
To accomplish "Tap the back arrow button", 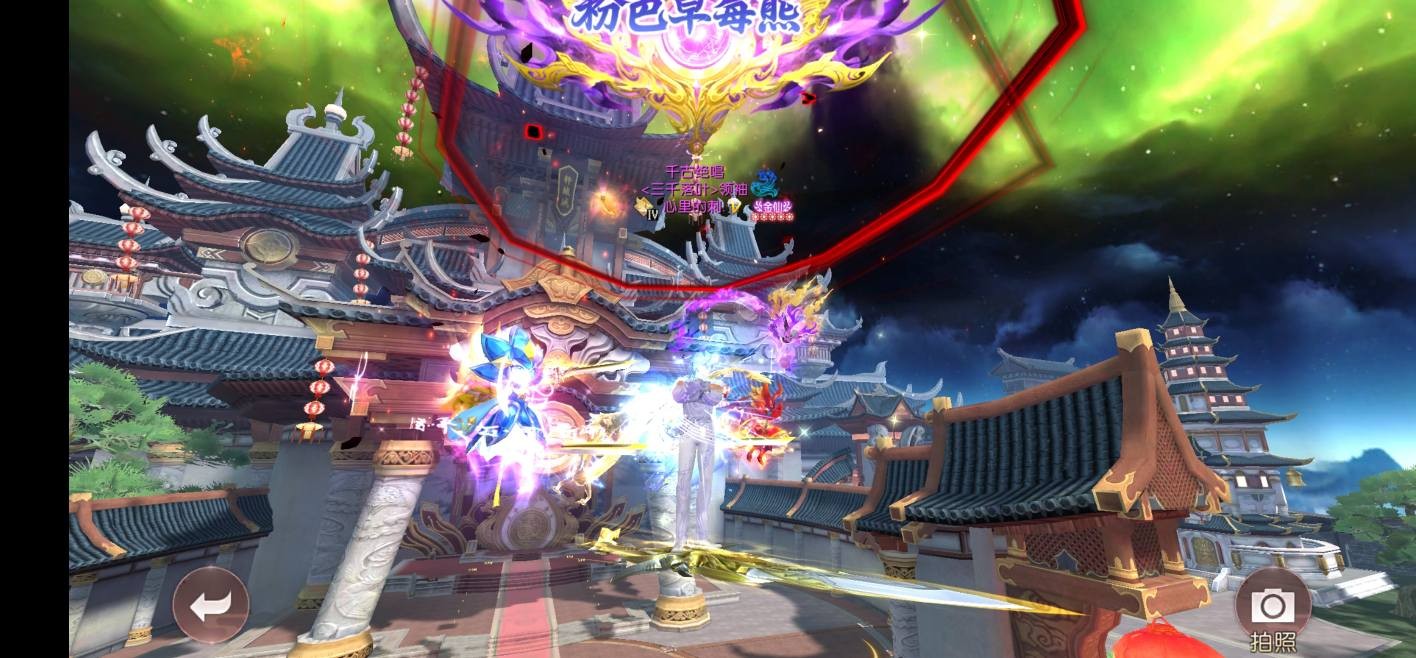I will (210, 604).
